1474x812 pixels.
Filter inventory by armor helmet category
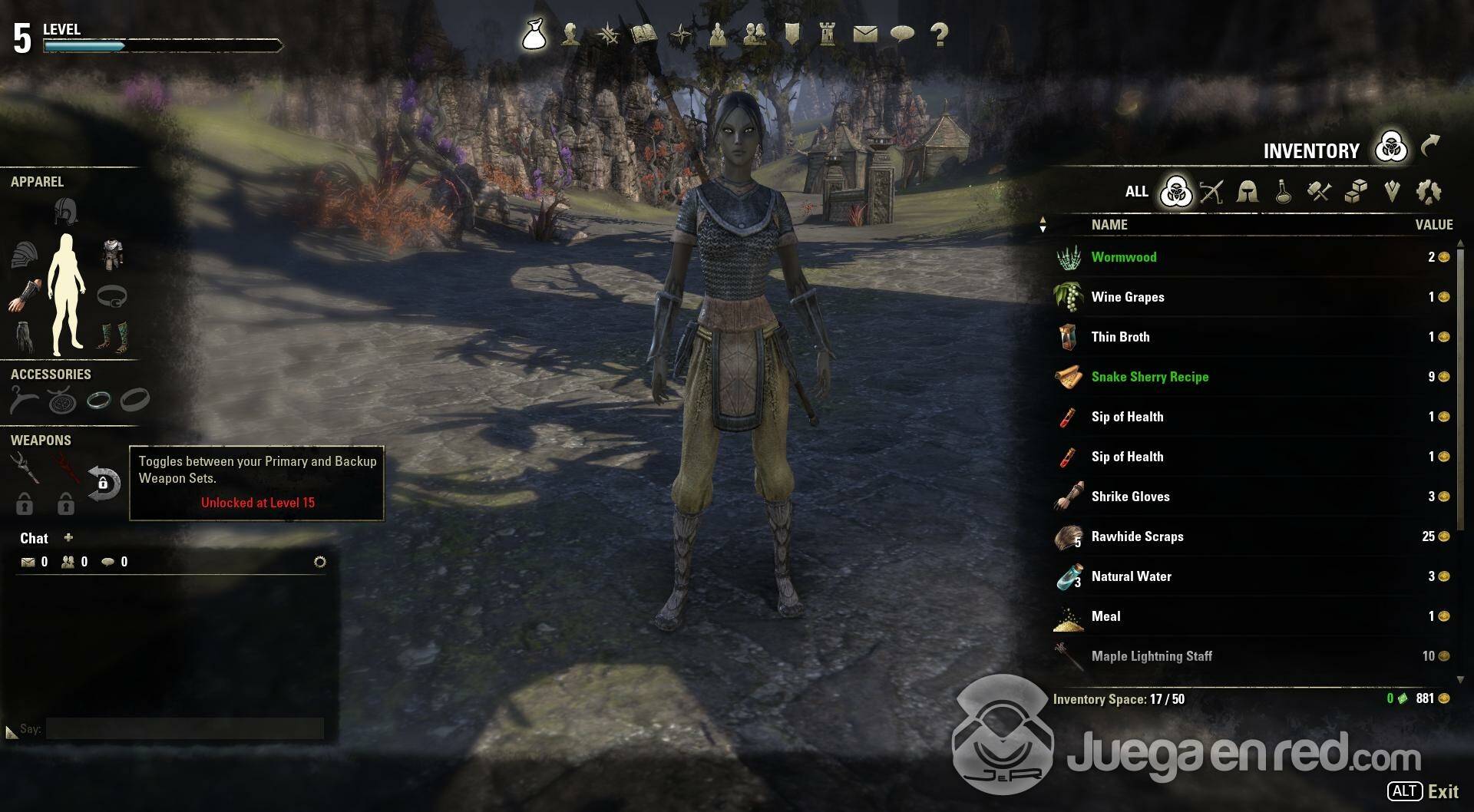pos(1248,192)
